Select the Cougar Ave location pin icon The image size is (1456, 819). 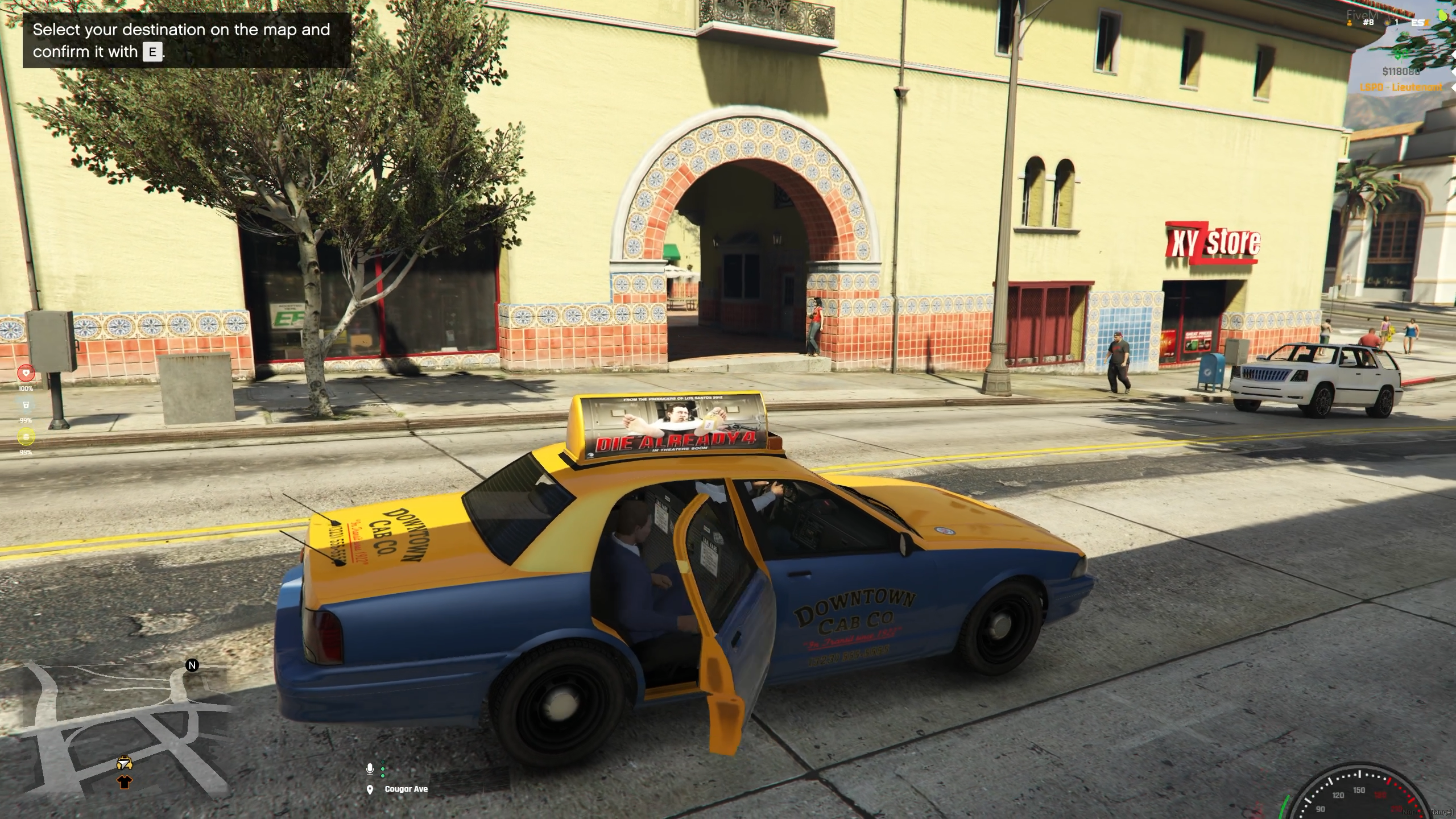click(x=370, y=789)
